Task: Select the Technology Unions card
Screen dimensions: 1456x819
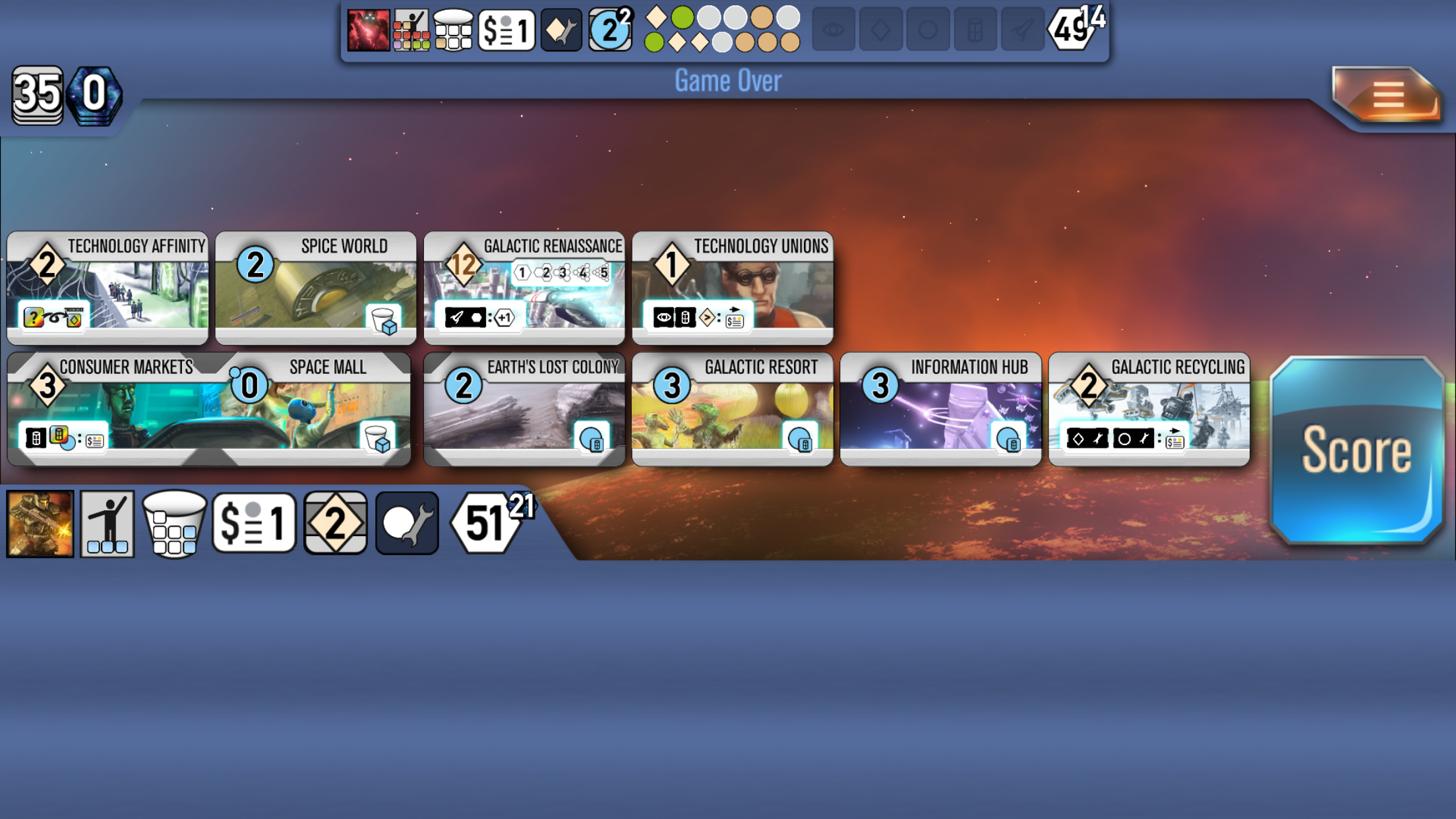Action: 733,288
